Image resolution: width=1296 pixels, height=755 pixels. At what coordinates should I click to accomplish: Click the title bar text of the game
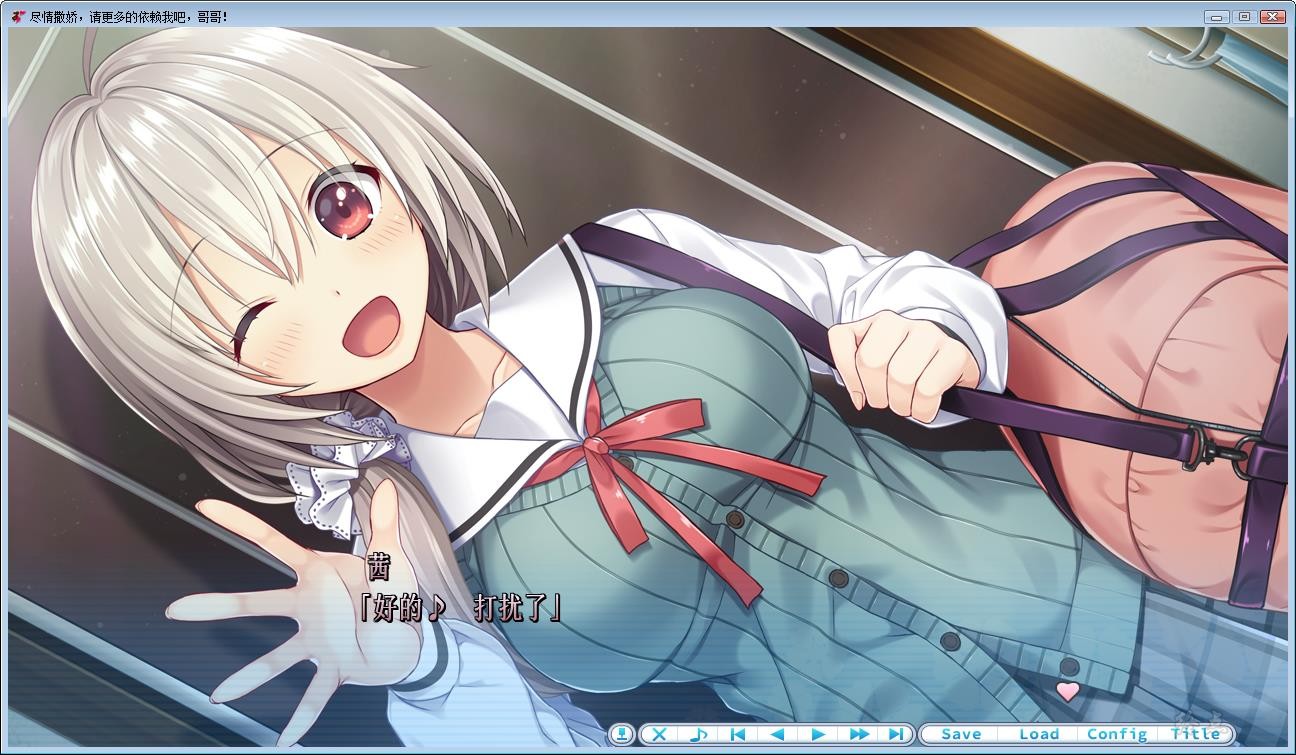130,16
